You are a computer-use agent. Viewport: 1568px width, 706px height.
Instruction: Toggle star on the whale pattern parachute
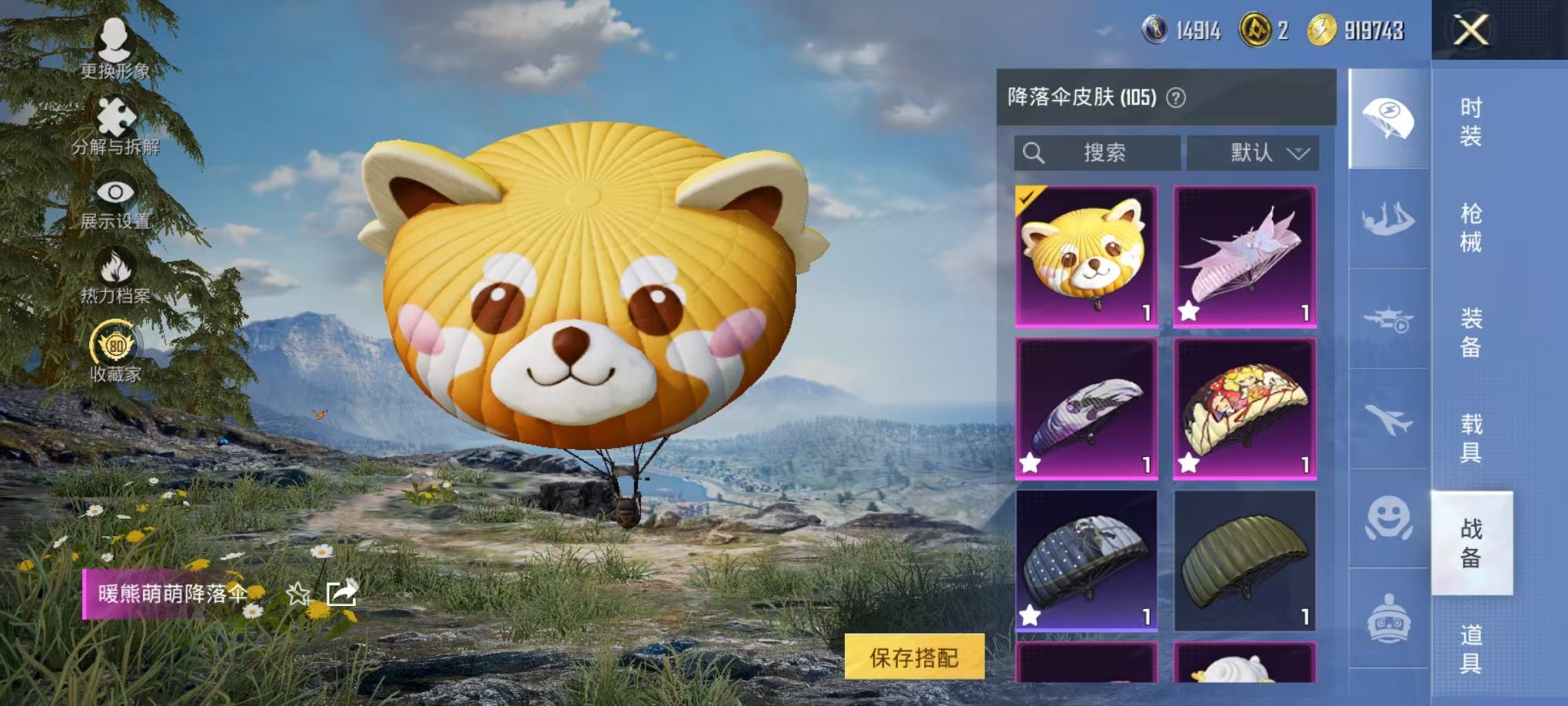pyautogui.click(x=1031, y=464)
